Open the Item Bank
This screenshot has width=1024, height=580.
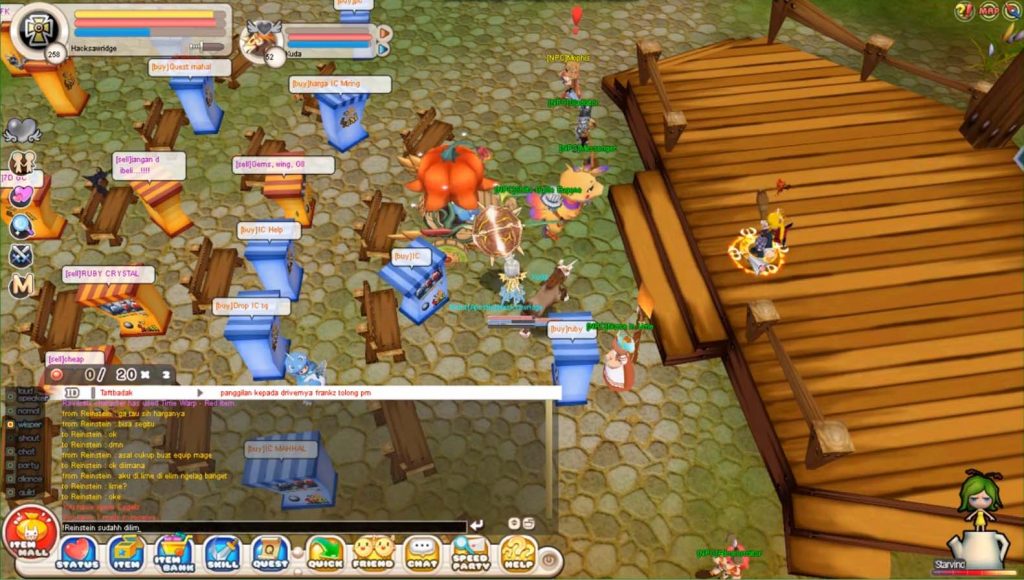(174, 554)
